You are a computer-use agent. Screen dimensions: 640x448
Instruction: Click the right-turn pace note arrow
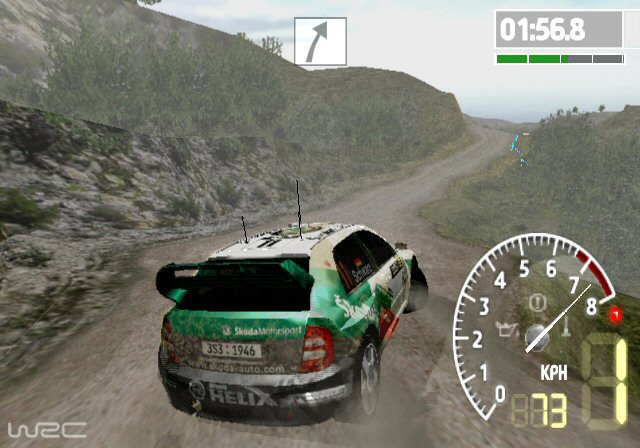320,42
